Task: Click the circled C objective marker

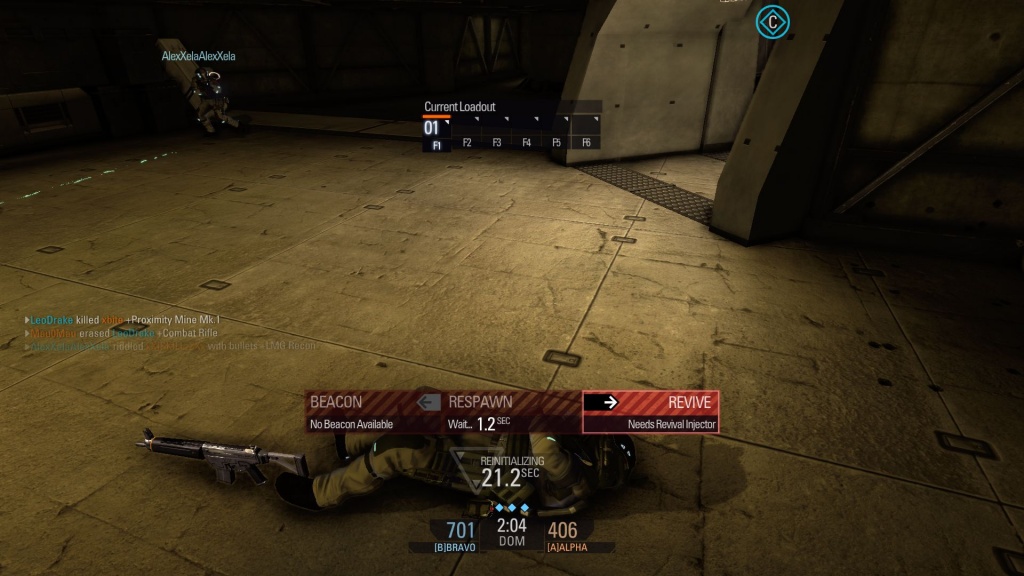Action: pyautogui.click(x=771, y=21)
